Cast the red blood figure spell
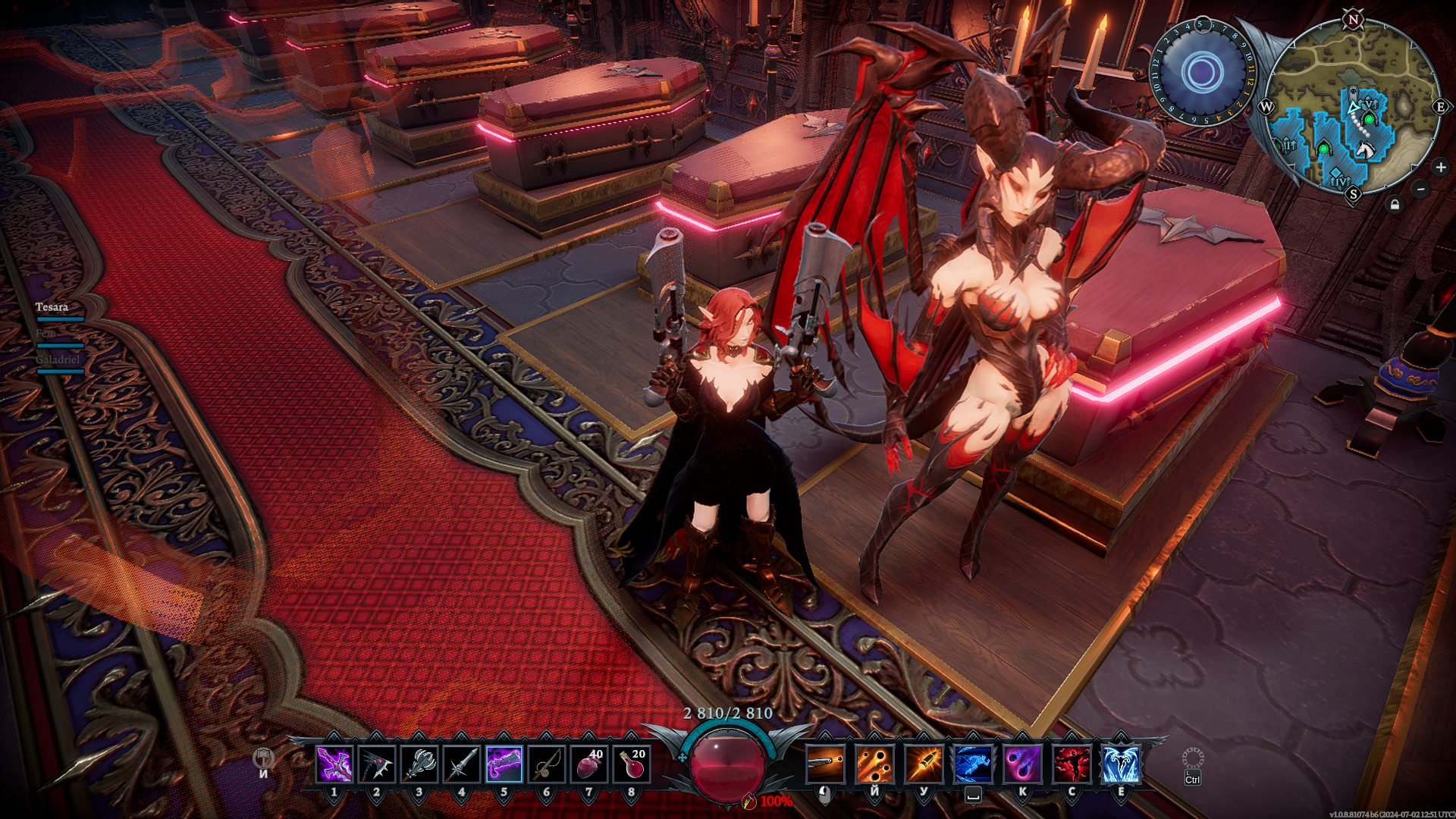1456x819 pixels. pos(1072,764)
